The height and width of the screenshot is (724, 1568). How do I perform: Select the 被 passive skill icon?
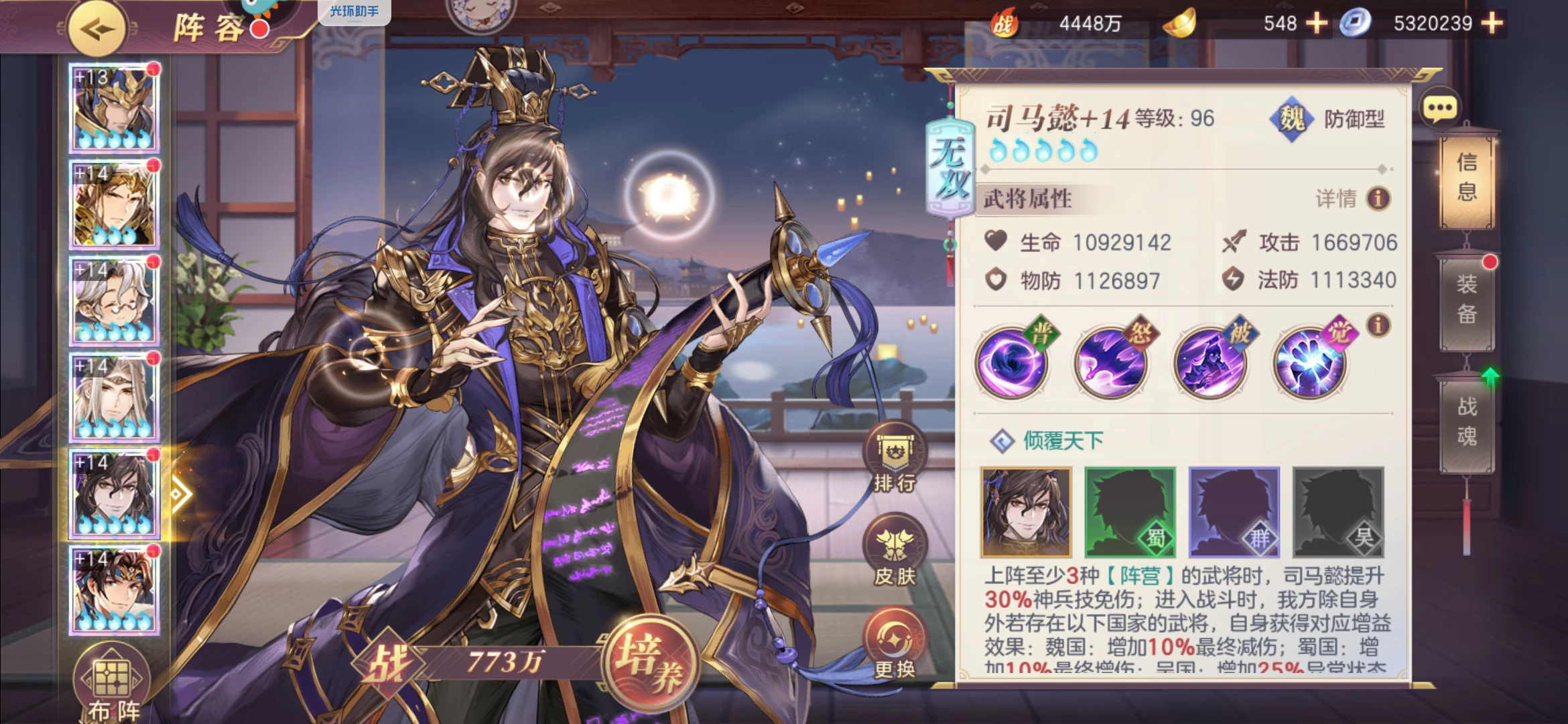1211,363
